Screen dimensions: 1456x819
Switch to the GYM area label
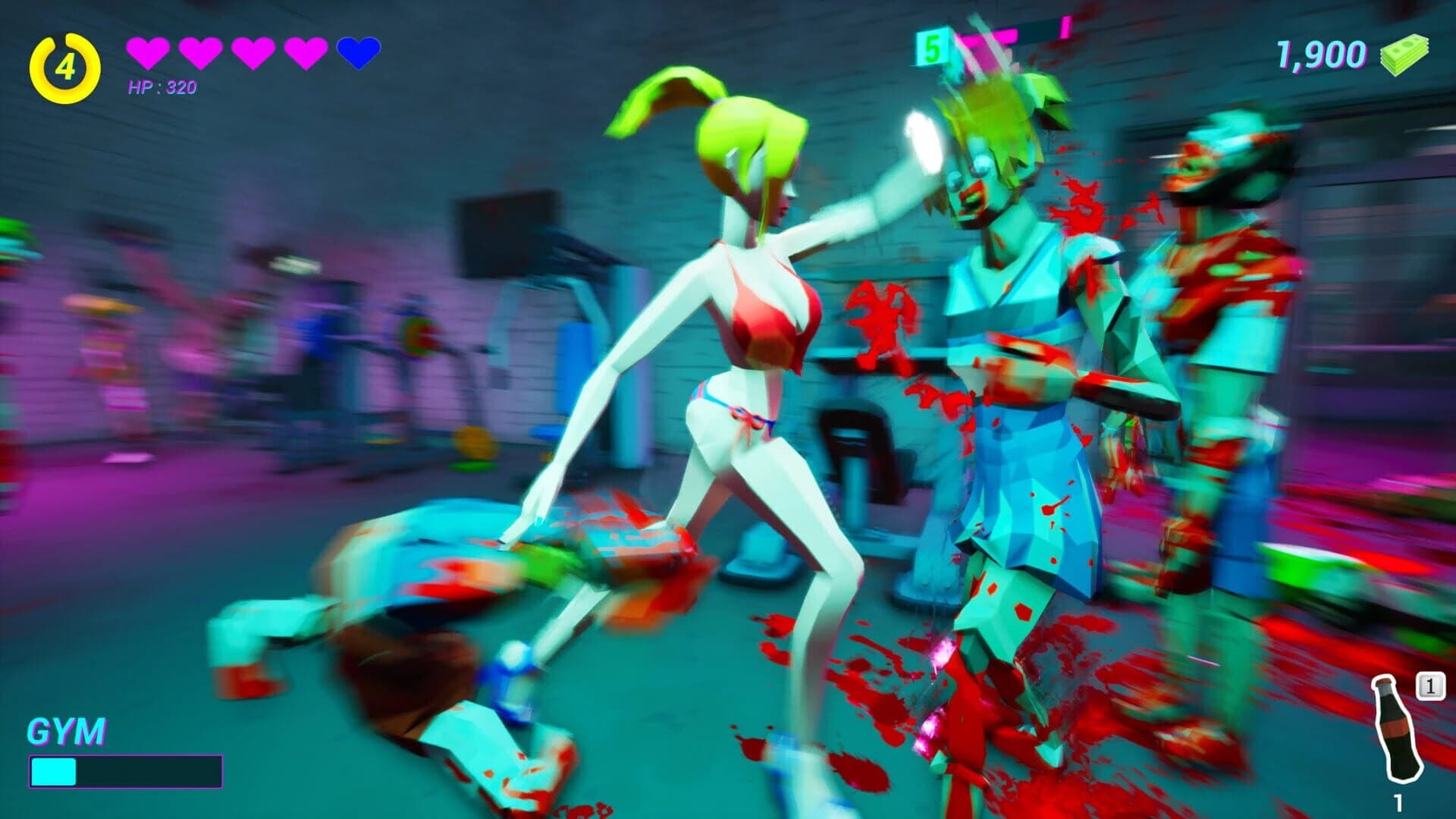pos(67,732)
